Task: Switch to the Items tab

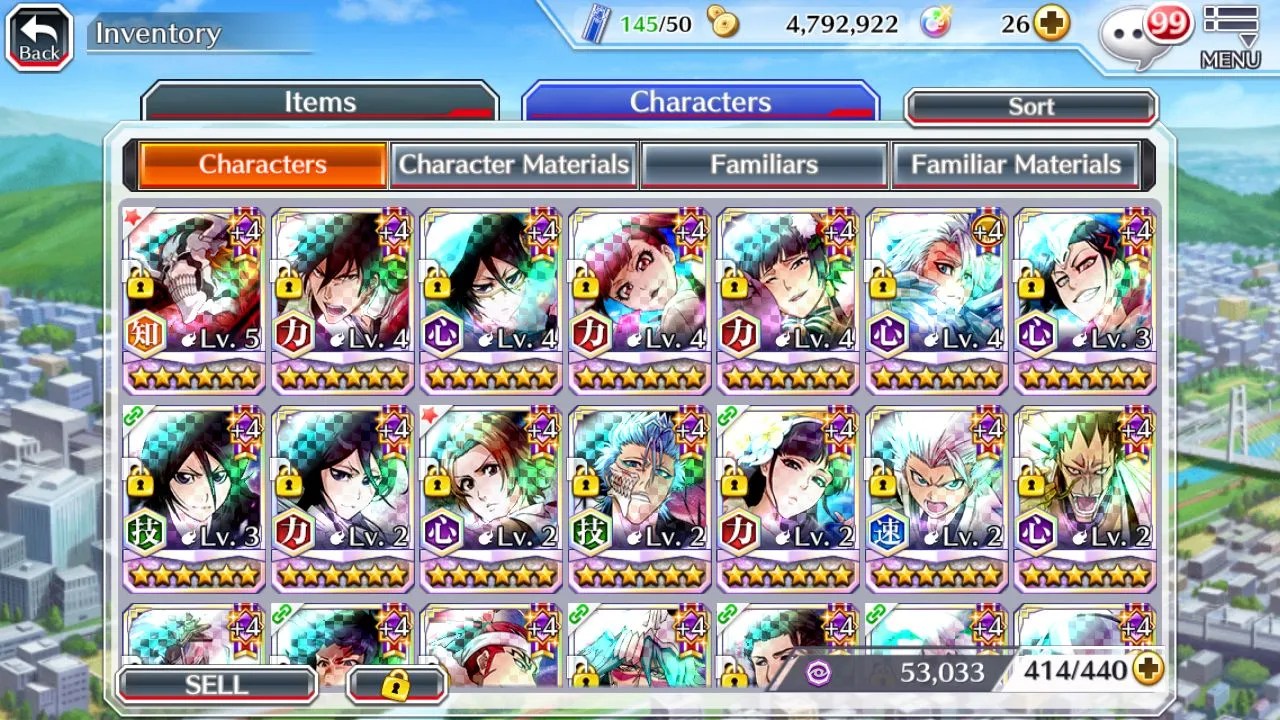Action: click(x=319, y=102)
